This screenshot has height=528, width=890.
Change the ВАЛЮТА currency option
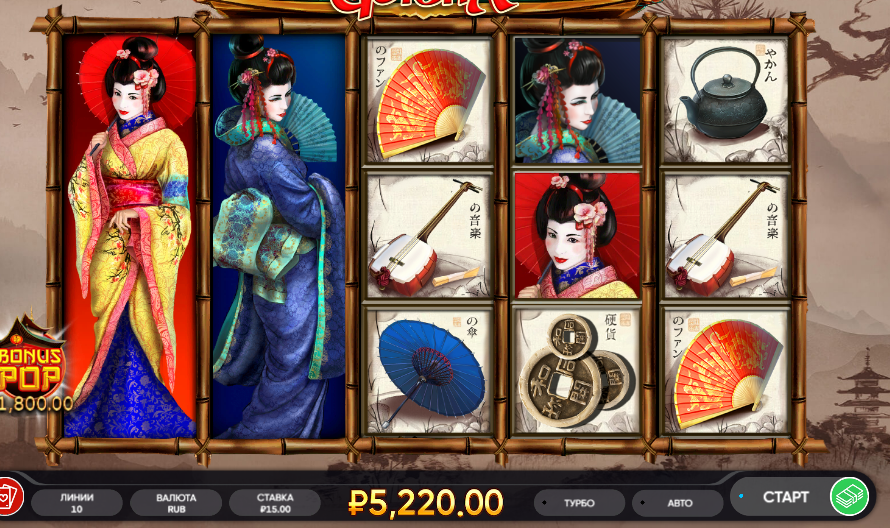(x=176, y=502)
